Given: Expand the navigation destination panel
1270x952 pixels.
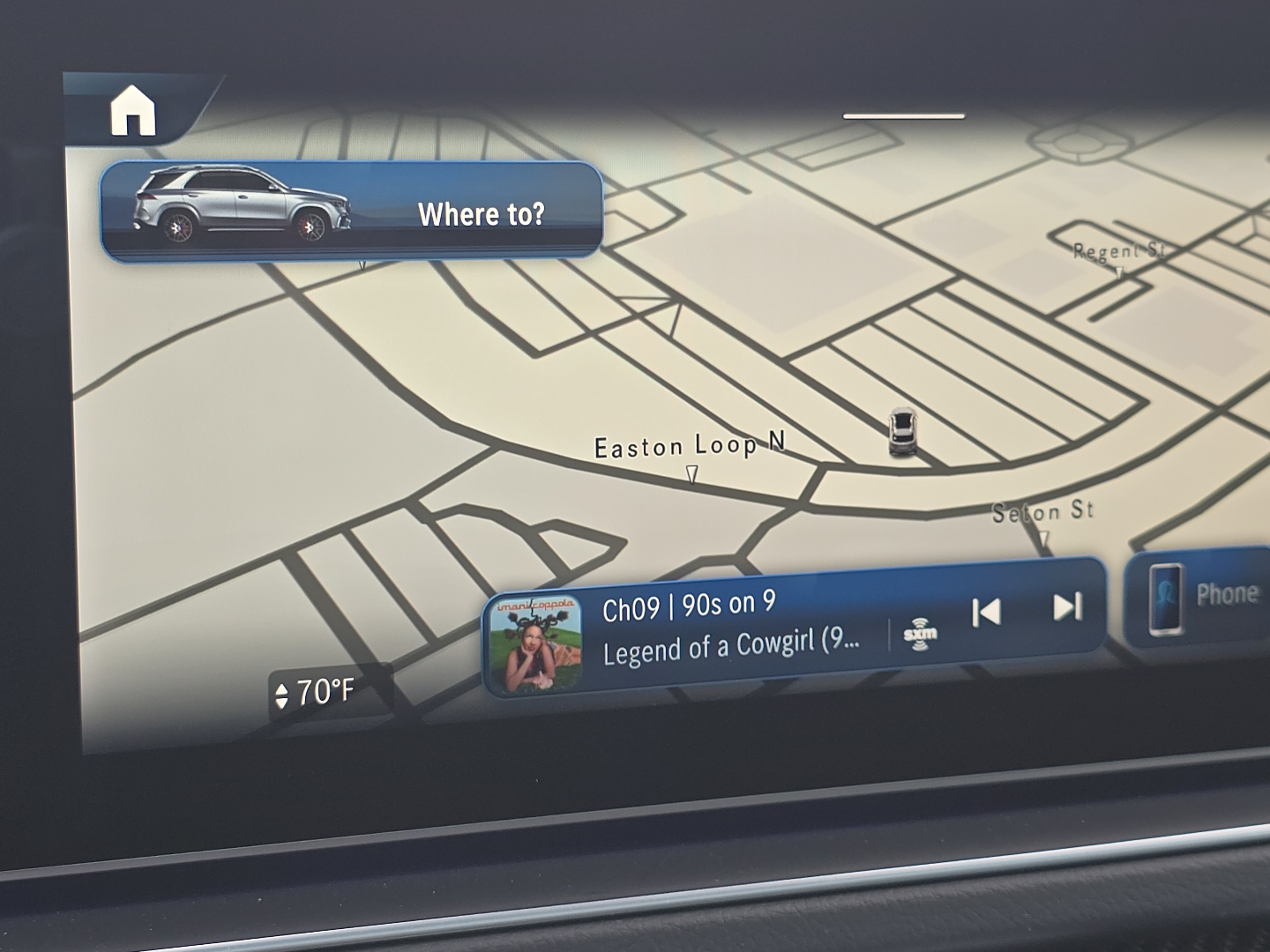Looking at the screenshot, I should 482,212.
